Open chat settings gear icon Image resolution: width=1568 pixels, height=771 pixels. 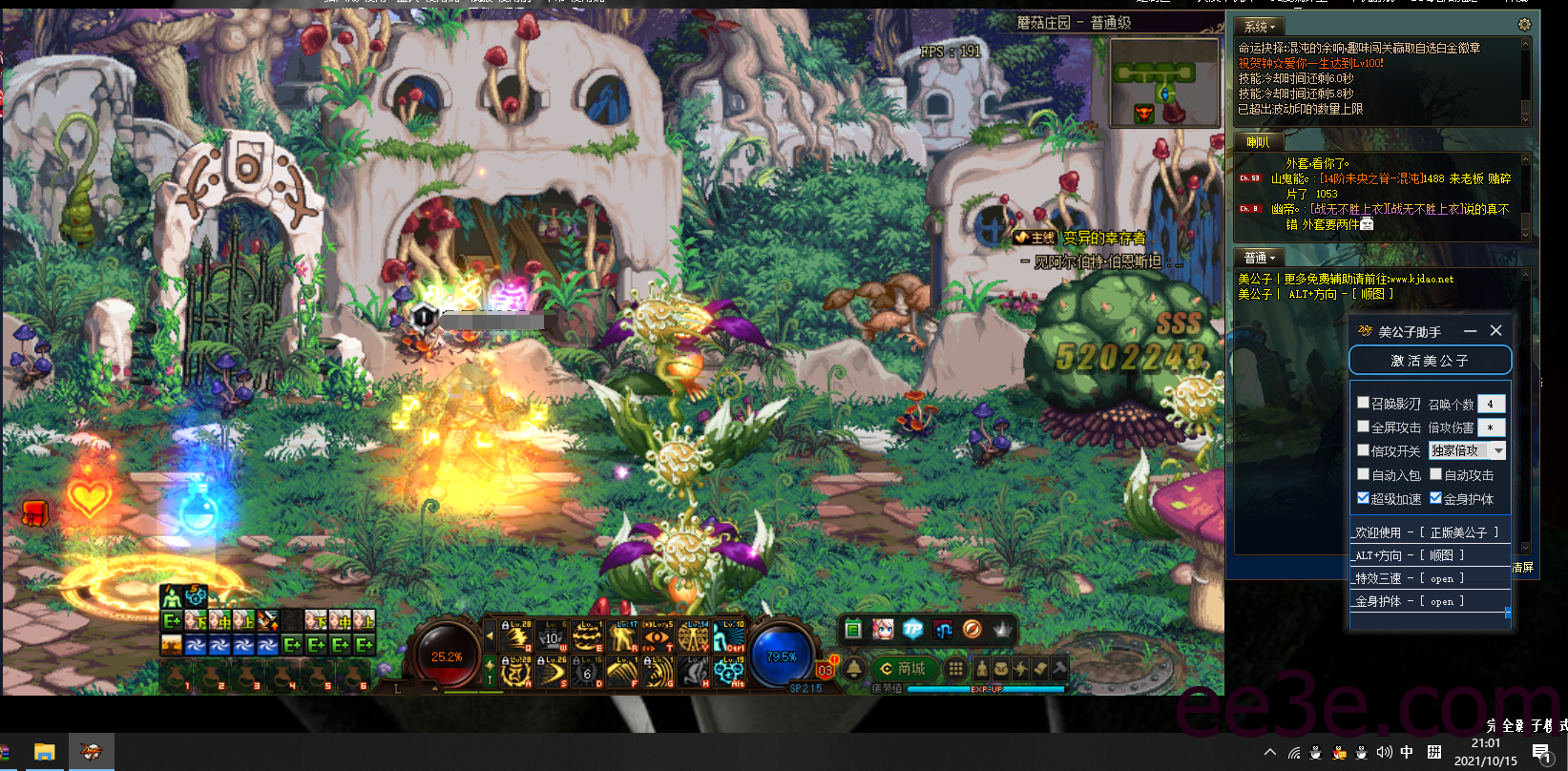point(1524,25)
